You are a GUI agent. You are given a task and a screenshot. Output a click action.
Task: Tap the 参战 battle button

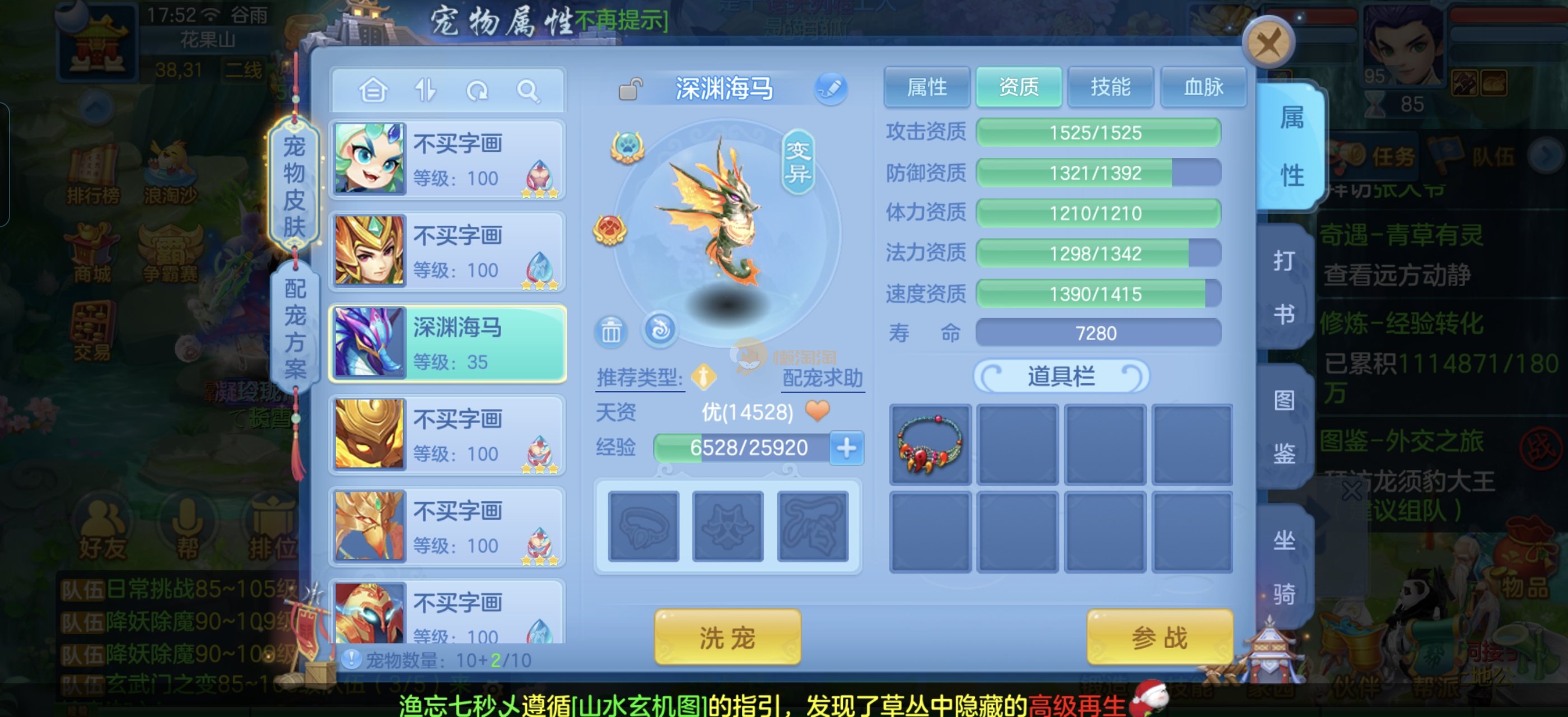coord(1159,637)
